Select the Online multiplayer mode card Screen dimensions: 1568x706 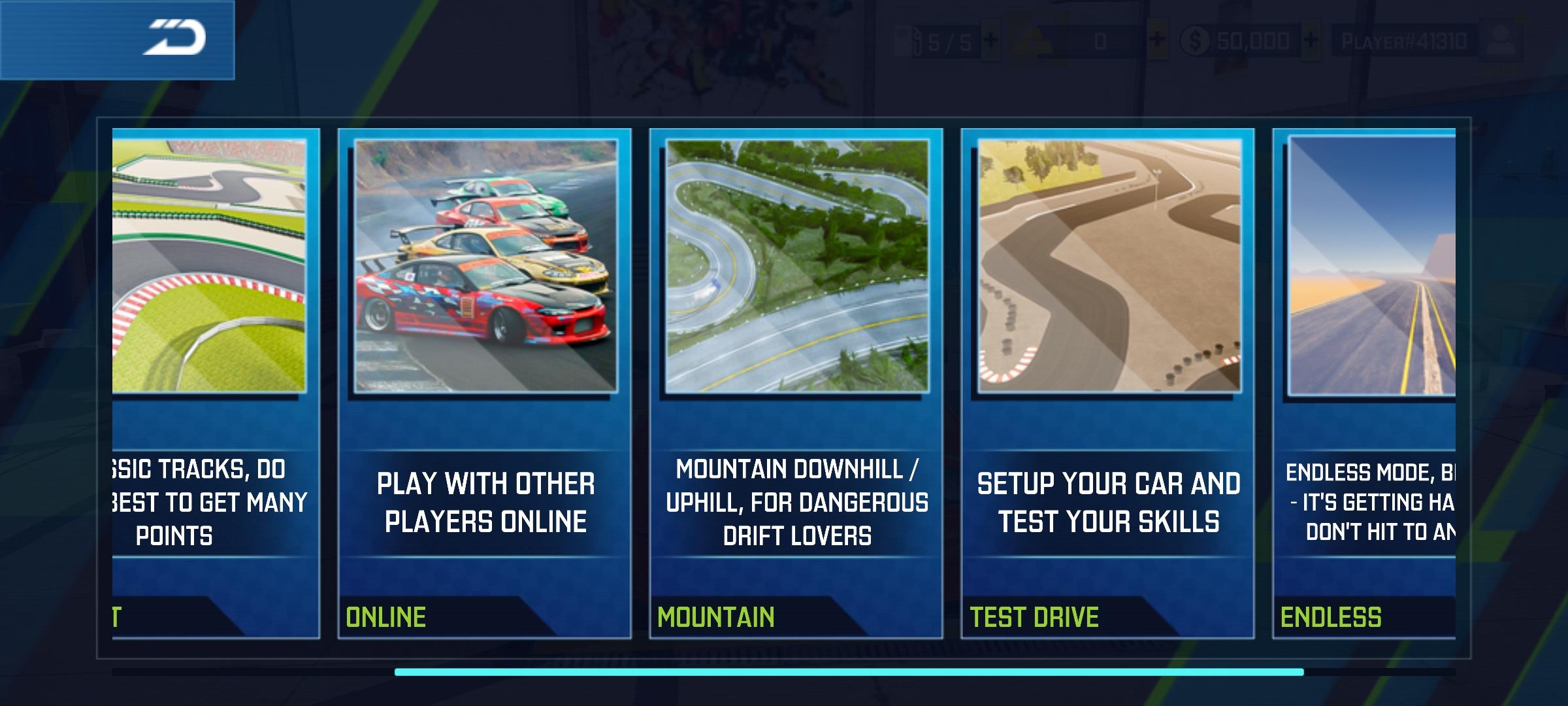484,383
